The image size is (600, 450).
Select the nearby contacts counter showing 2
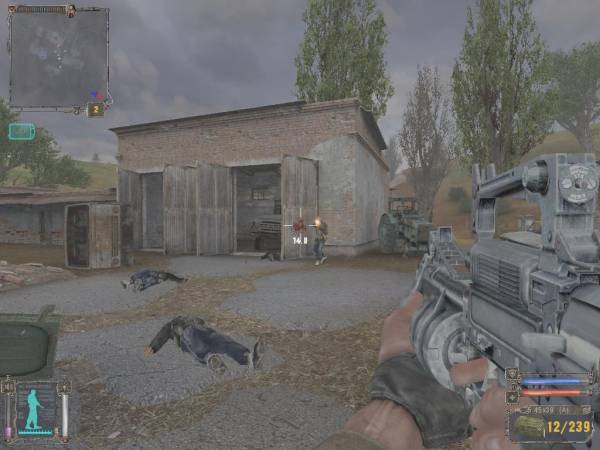pyautogui.click(x=96, y=109)
